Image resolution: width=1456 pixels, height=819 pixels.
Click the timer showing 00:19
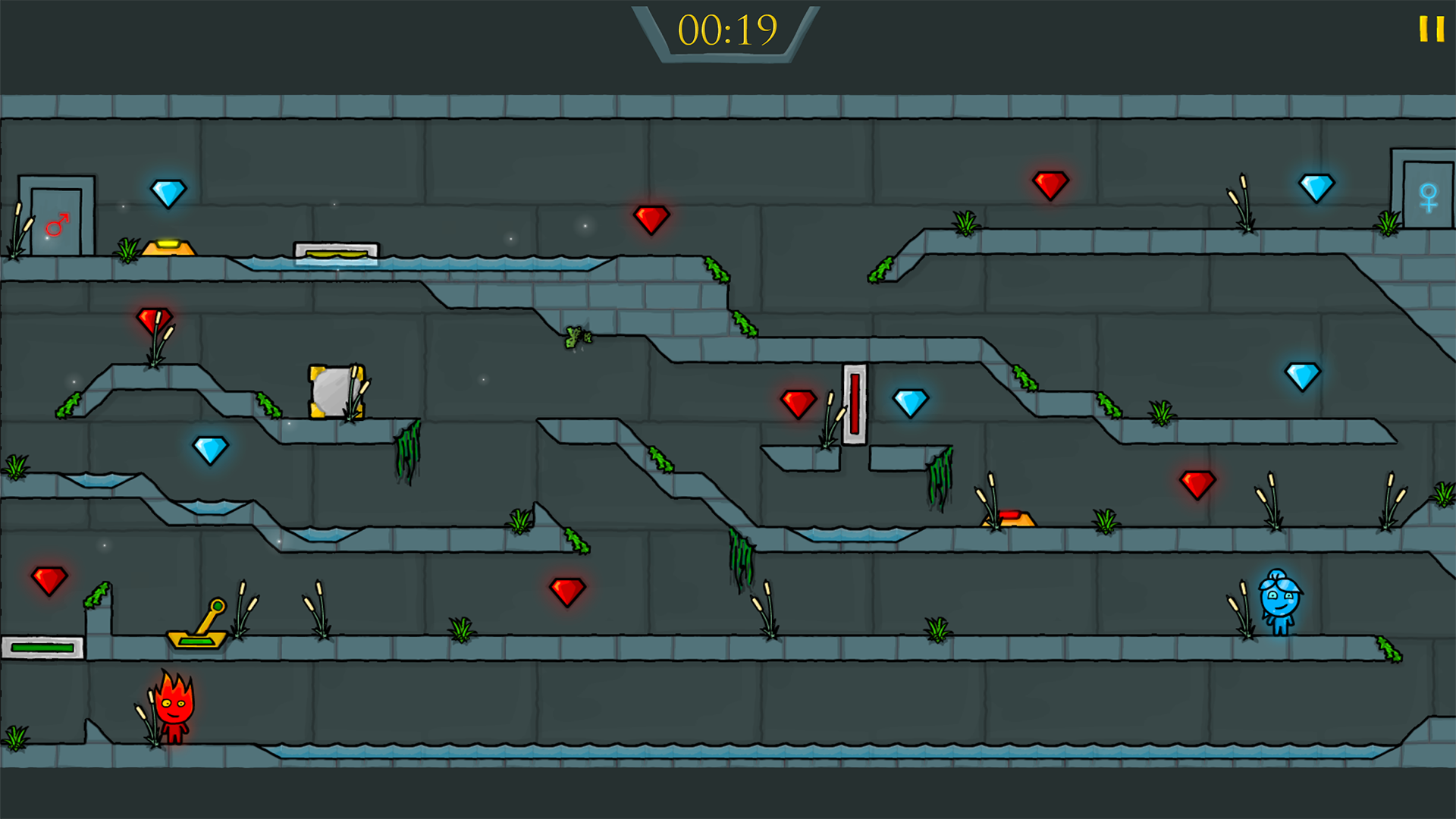pyautogui.click(x=726, y=32)
